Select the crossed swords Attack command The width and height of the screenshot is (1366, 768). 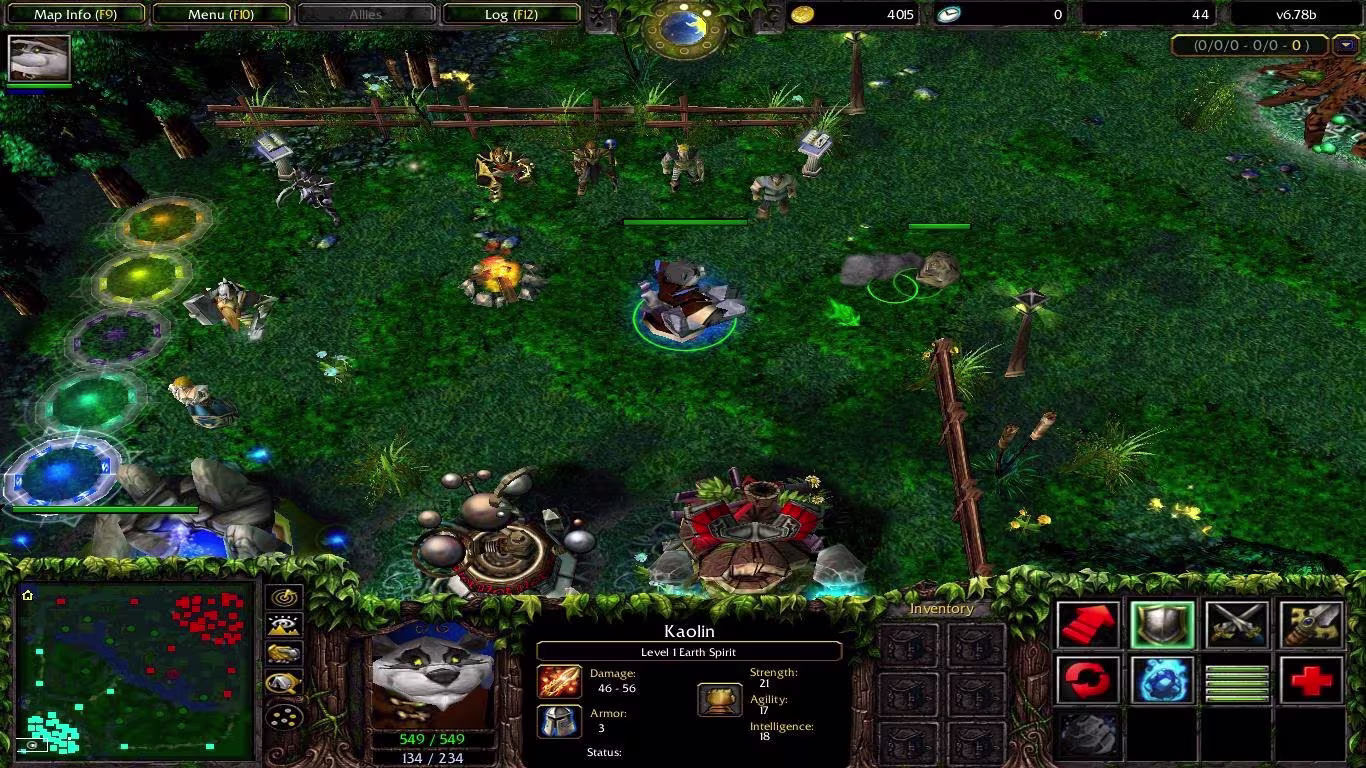click(x=1238, y=623)
